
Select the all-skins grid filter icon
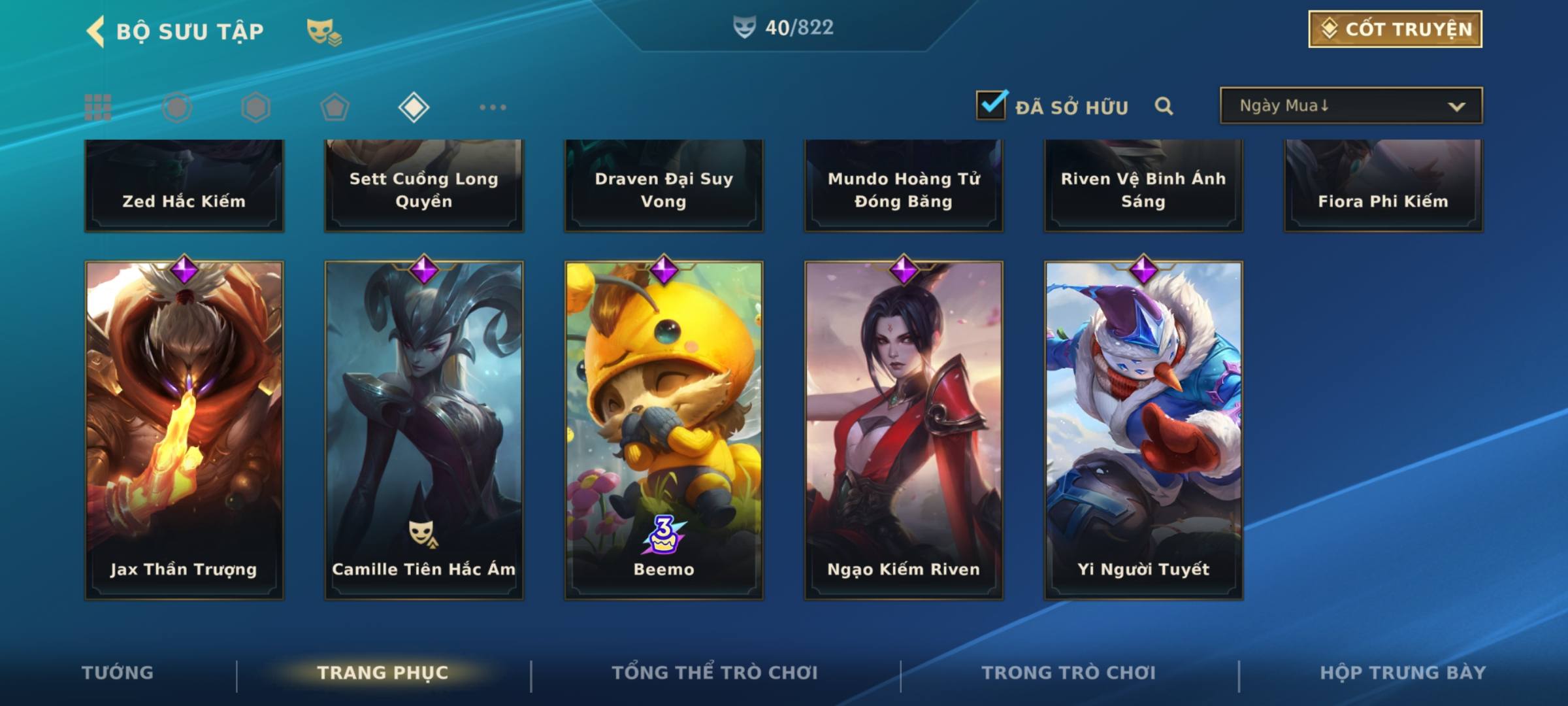tap(98, 107)
